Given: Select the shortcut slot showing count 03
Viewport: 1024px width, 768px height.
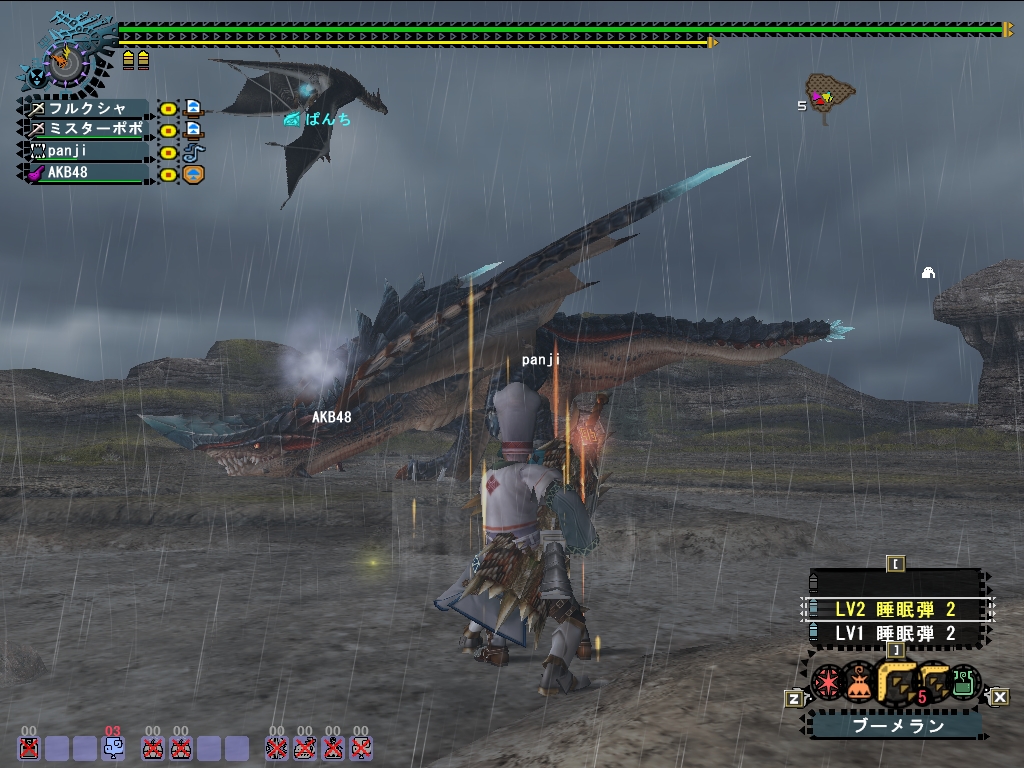Looking at the screenshot, I should click(x=113, y=747).
